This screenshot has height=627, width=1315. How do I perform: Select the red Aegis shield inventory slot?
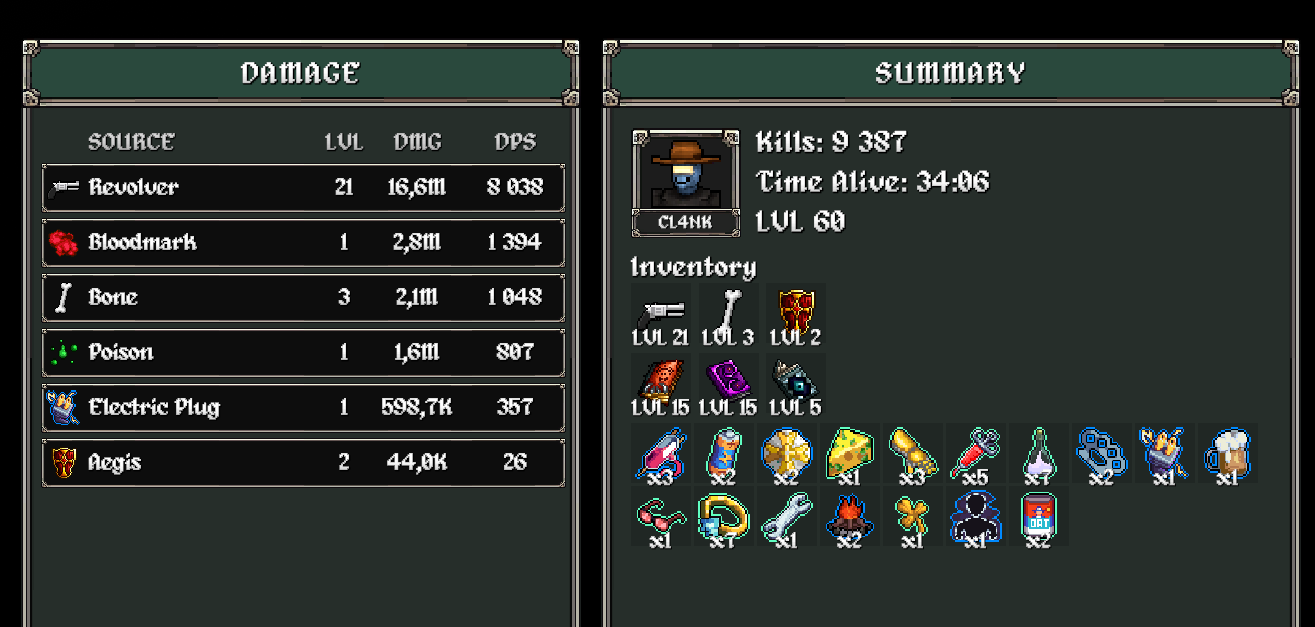pos(796,312)
